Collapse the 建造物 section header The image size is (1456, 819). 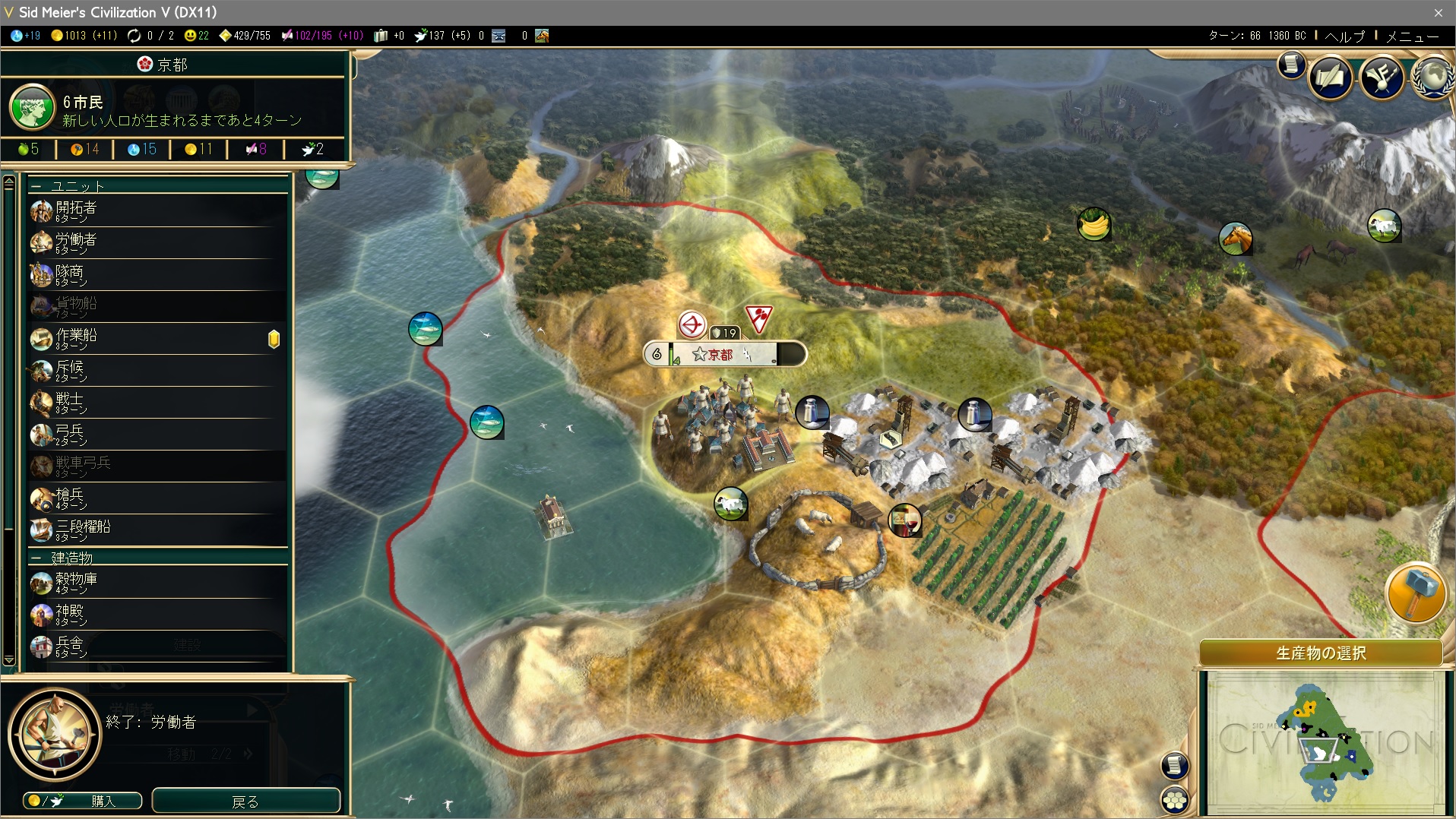36,558
